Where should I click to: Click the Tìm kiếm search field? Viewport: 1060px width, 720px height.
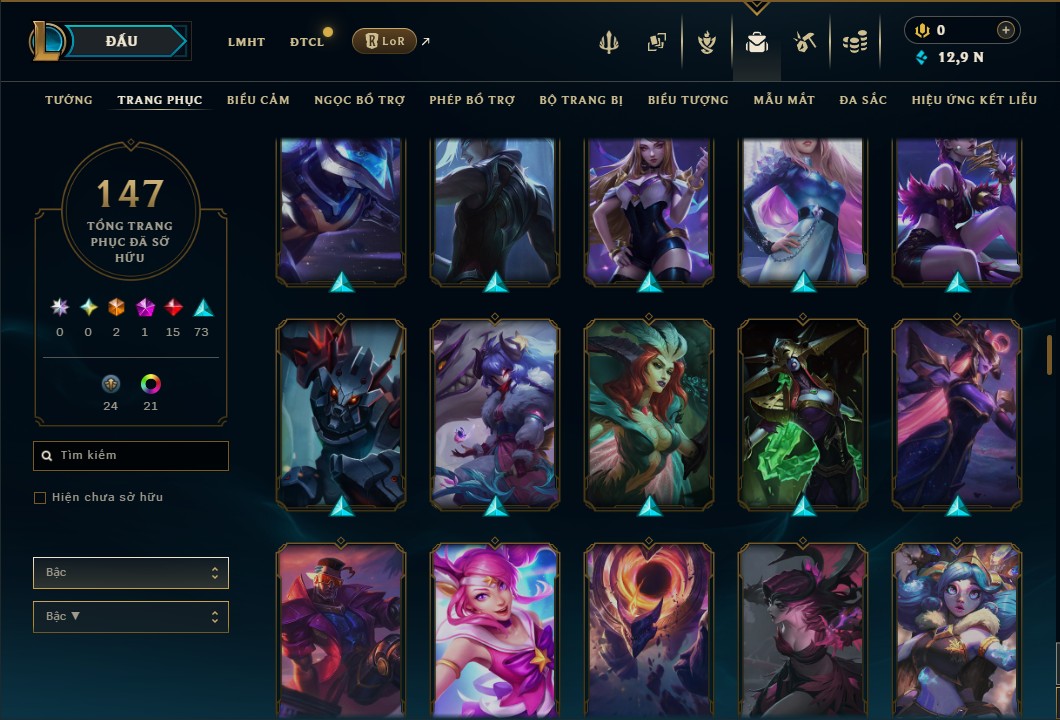pyautogui.click(x=131, y=456)
